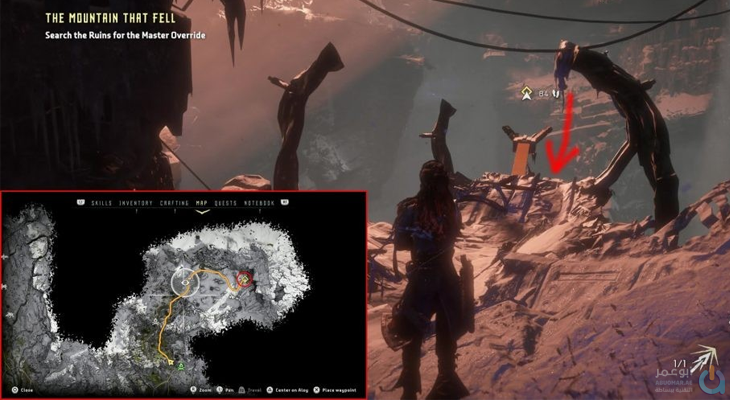730x400 pixels.
Task: Click the red-circled quest marker on the map
Action: point(243,279)
